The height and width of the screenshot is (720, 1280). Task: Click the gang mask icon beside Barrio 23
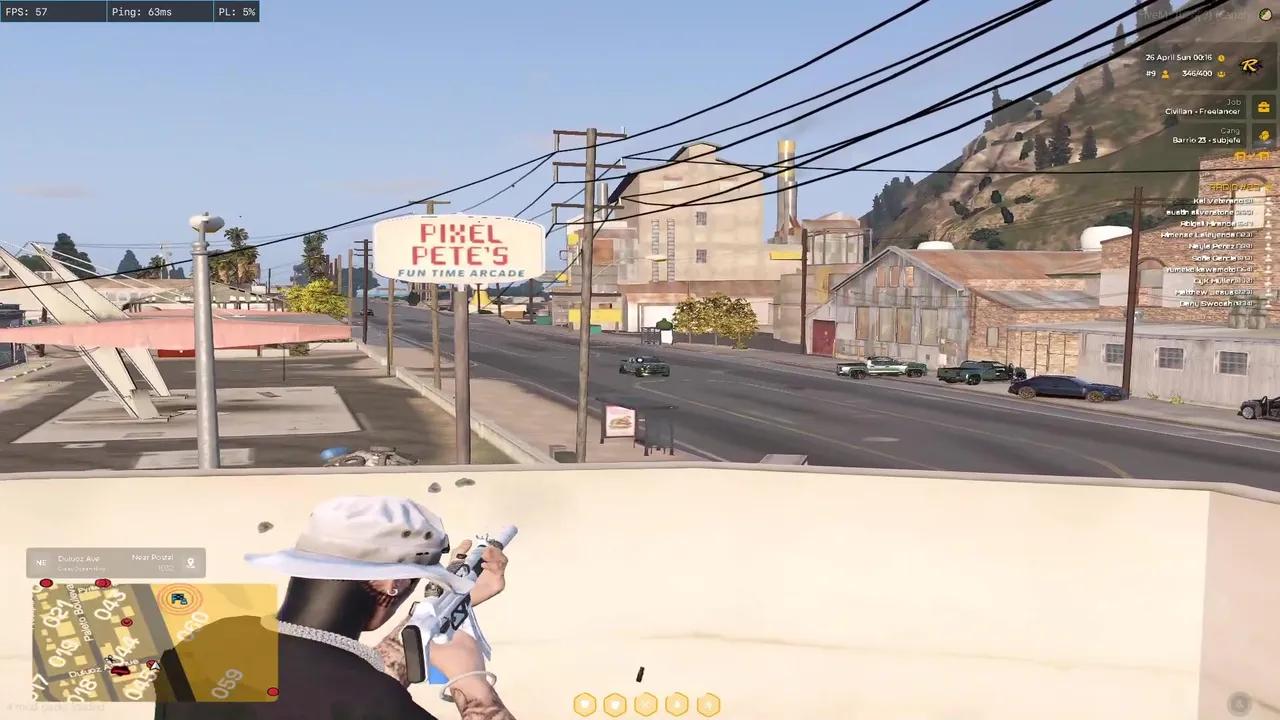[x=1264, y=136]
